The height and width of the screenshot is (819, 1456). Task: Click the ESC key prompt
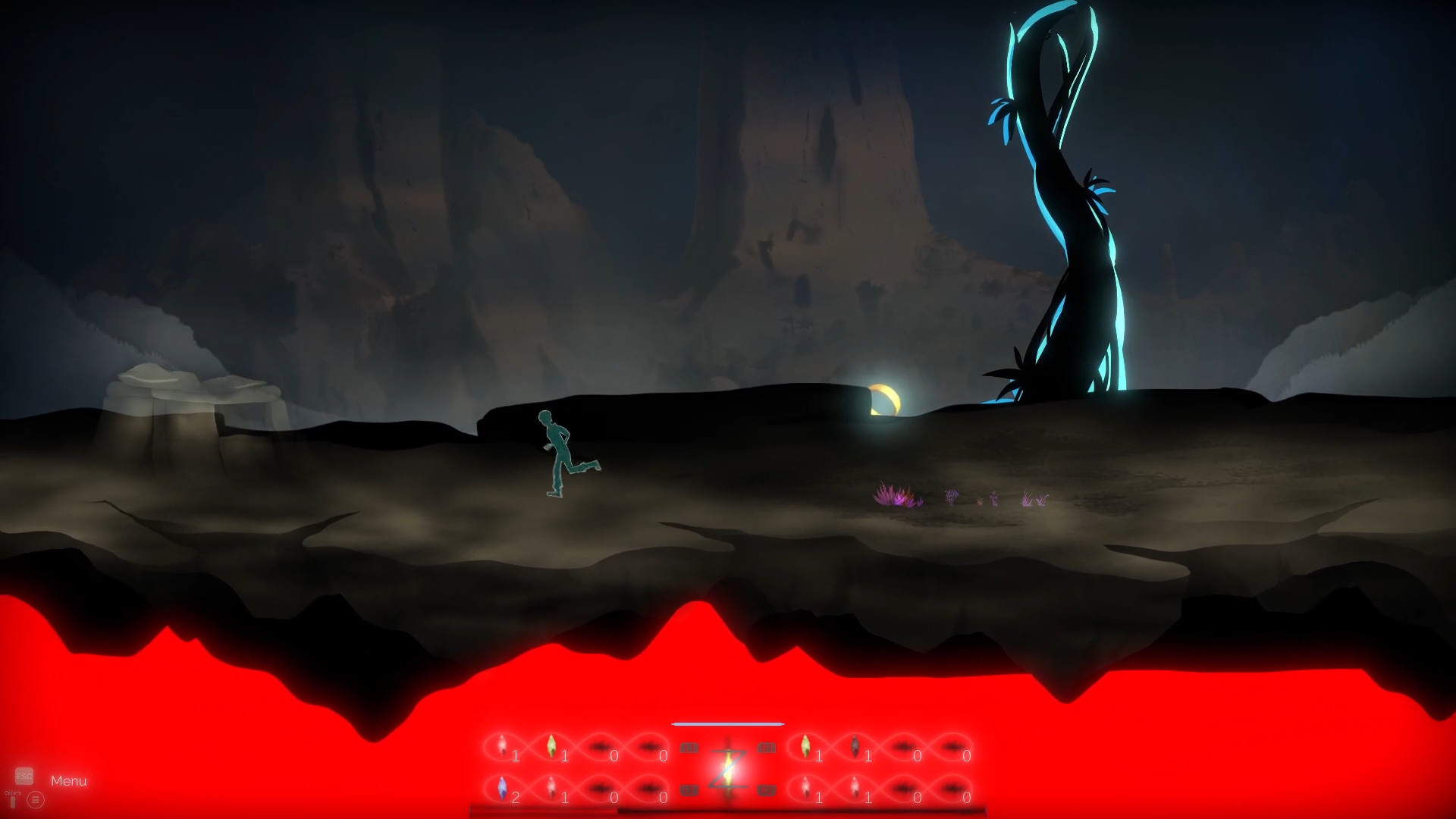click(x=24, y=776)
